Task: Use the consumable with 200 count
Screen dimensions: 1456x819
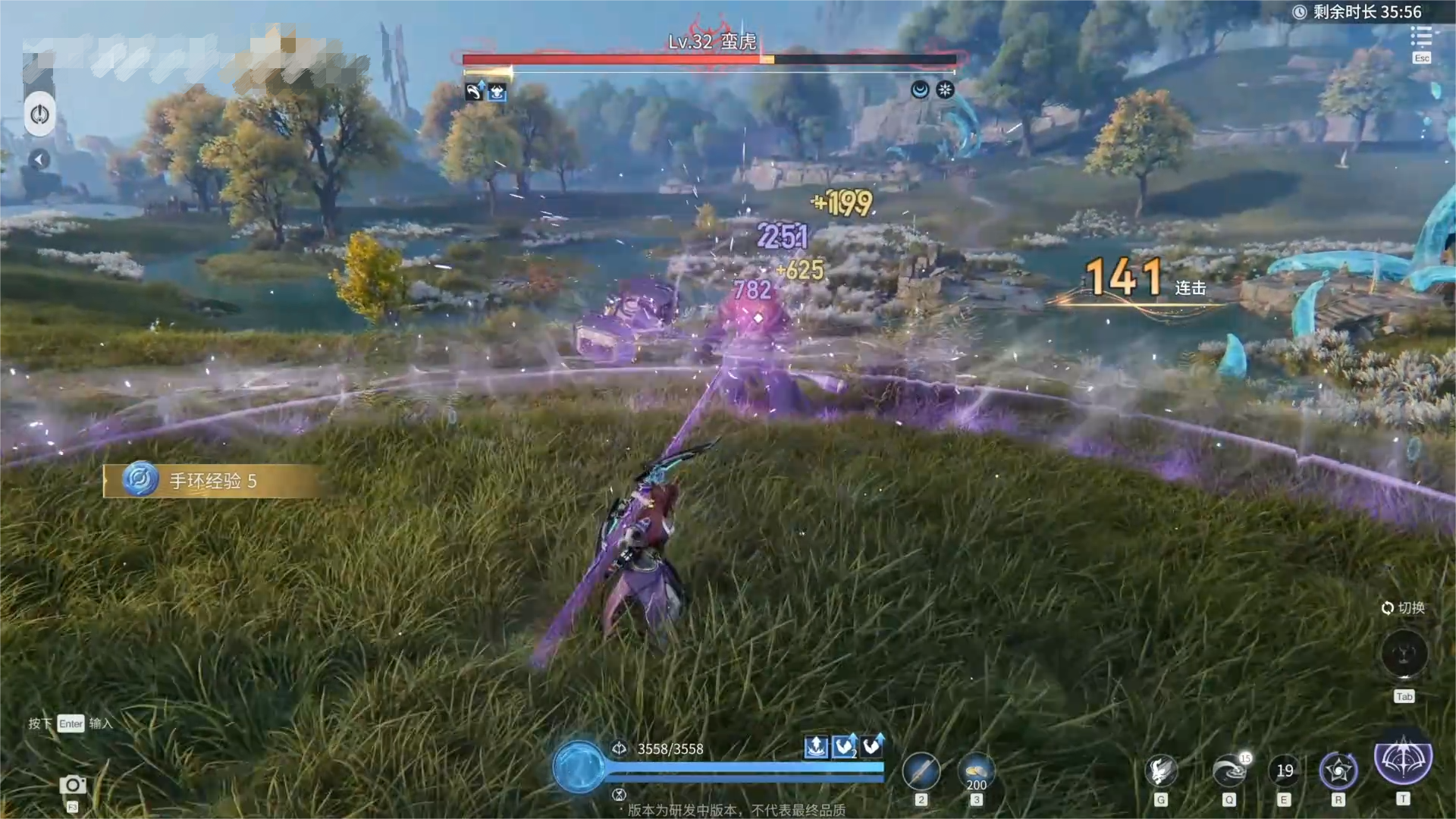Action: 976,773
